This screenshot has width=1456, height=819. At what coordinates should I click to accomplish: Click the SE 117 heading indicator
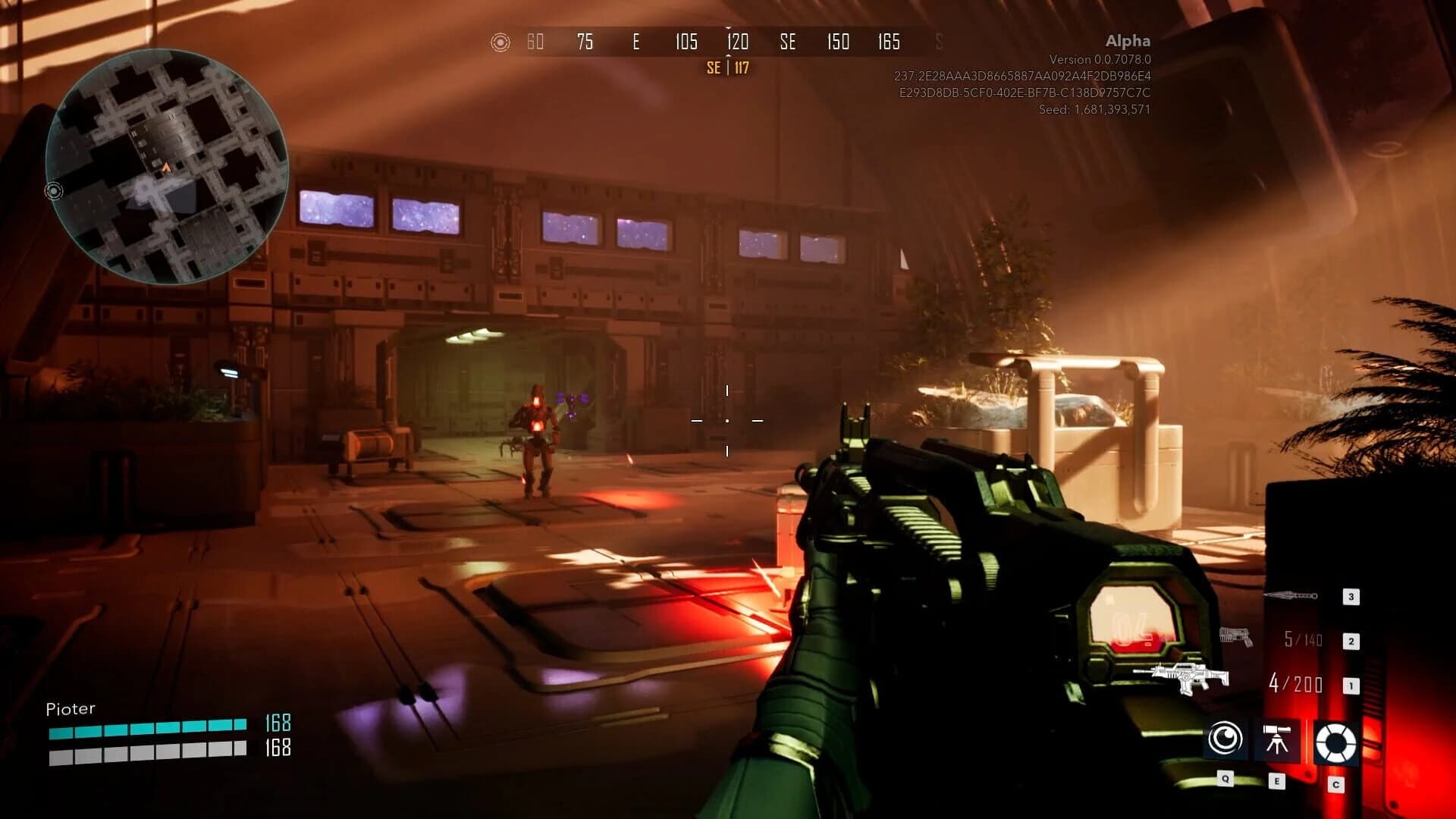pos(726,67)
